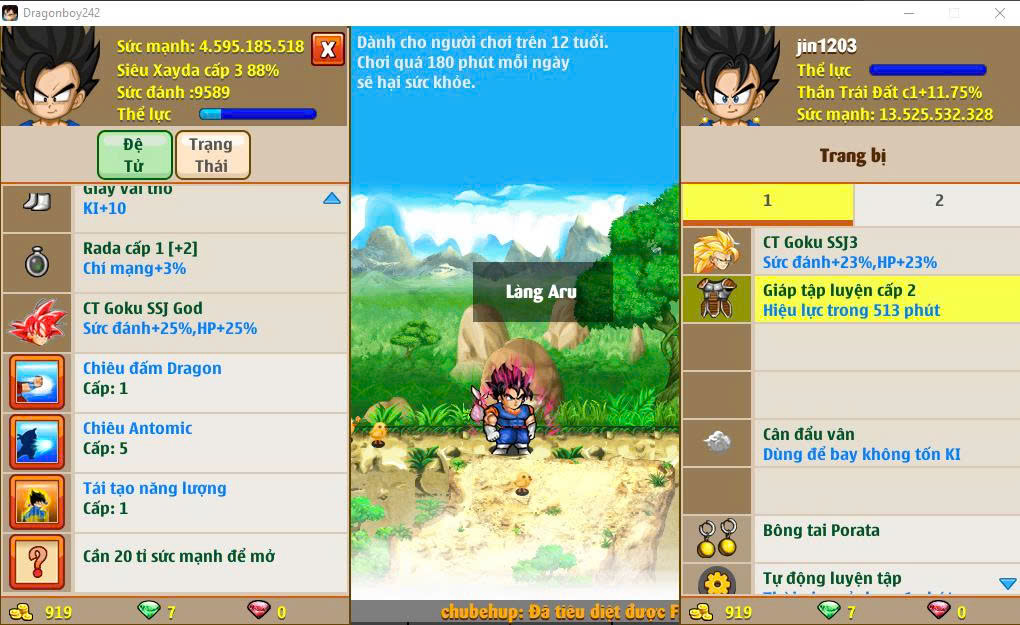Screen dimensions: 1020x625
Task: Switch to the Đệ Tử tab
Action: pyautogui.click(x=134, y=155)
